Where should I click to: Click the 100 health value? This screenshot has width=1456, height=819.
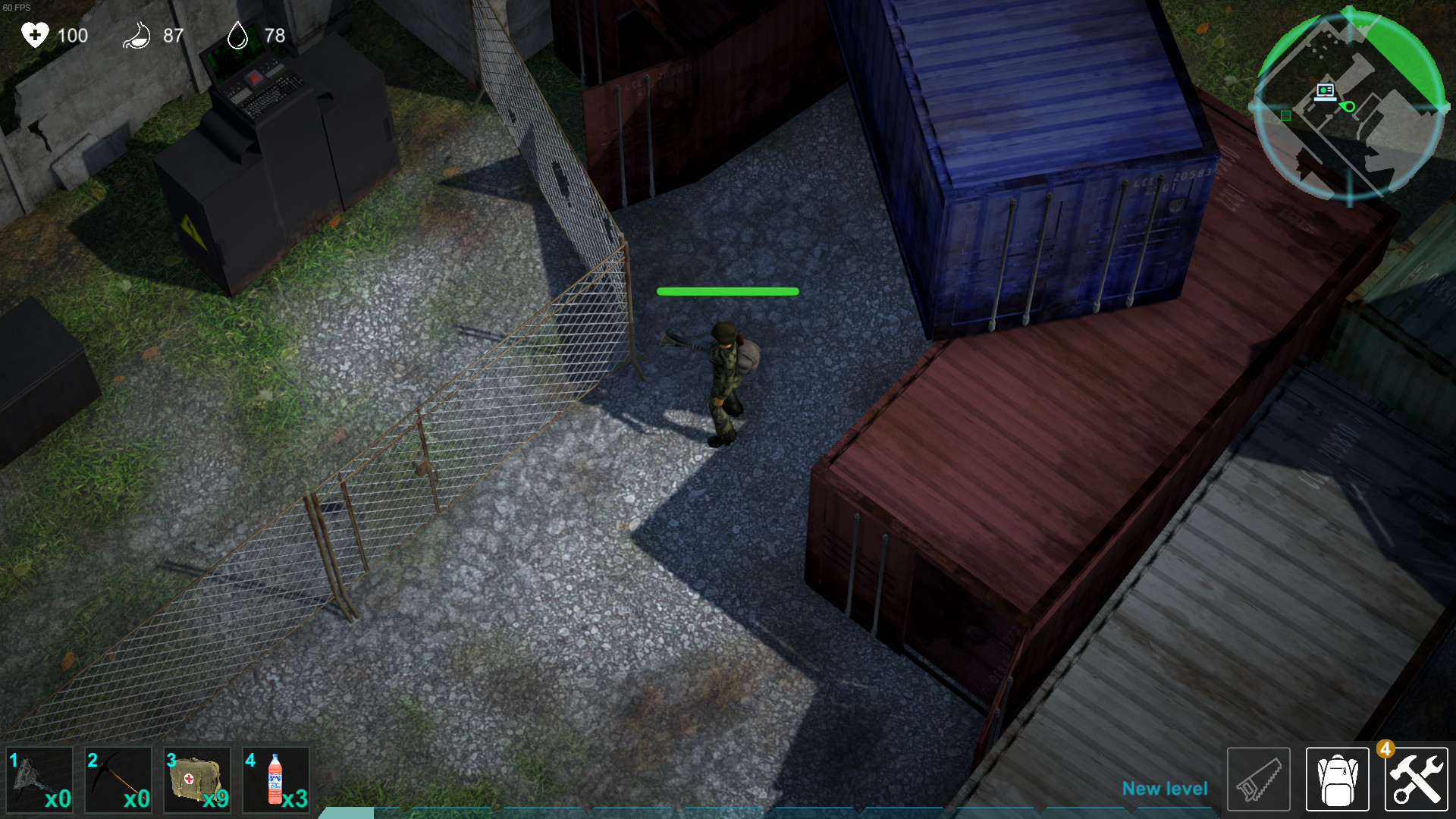[72, 36]
